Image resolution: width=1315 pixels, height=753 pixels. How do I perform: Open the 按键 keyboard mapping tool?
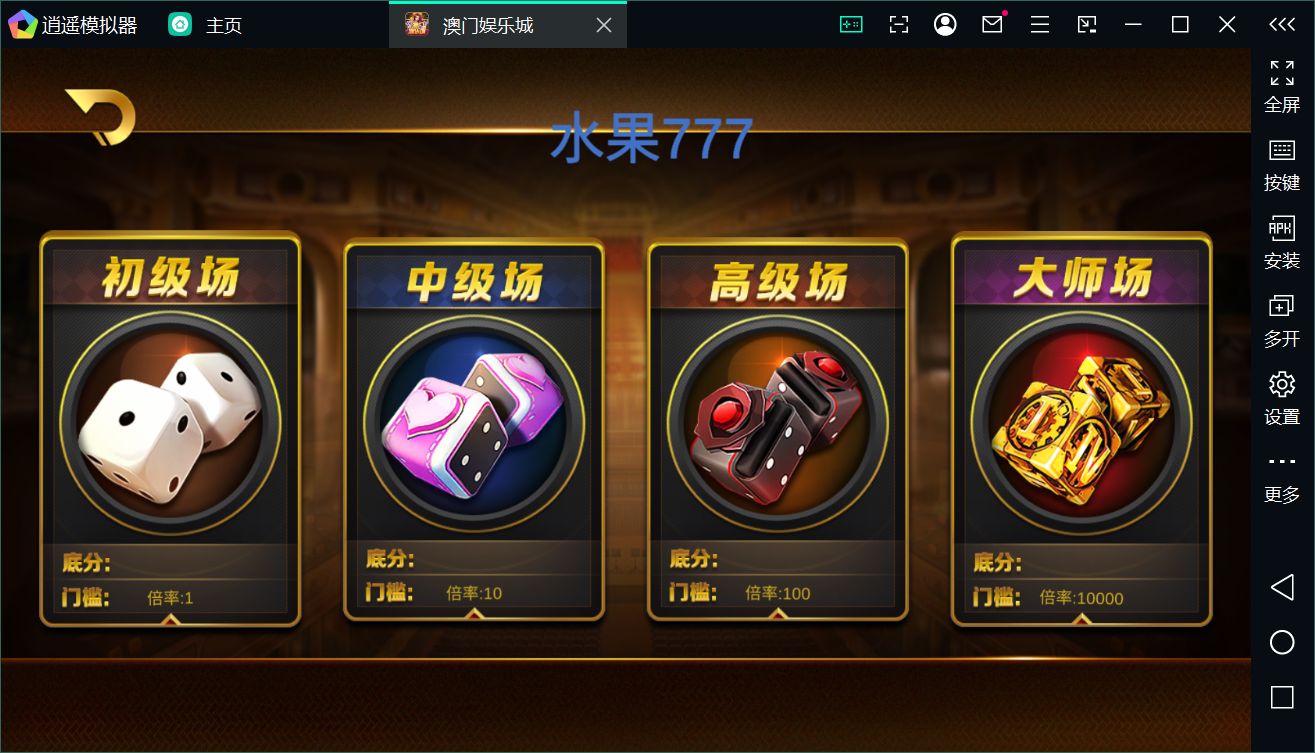click(x=1281, y=165)
